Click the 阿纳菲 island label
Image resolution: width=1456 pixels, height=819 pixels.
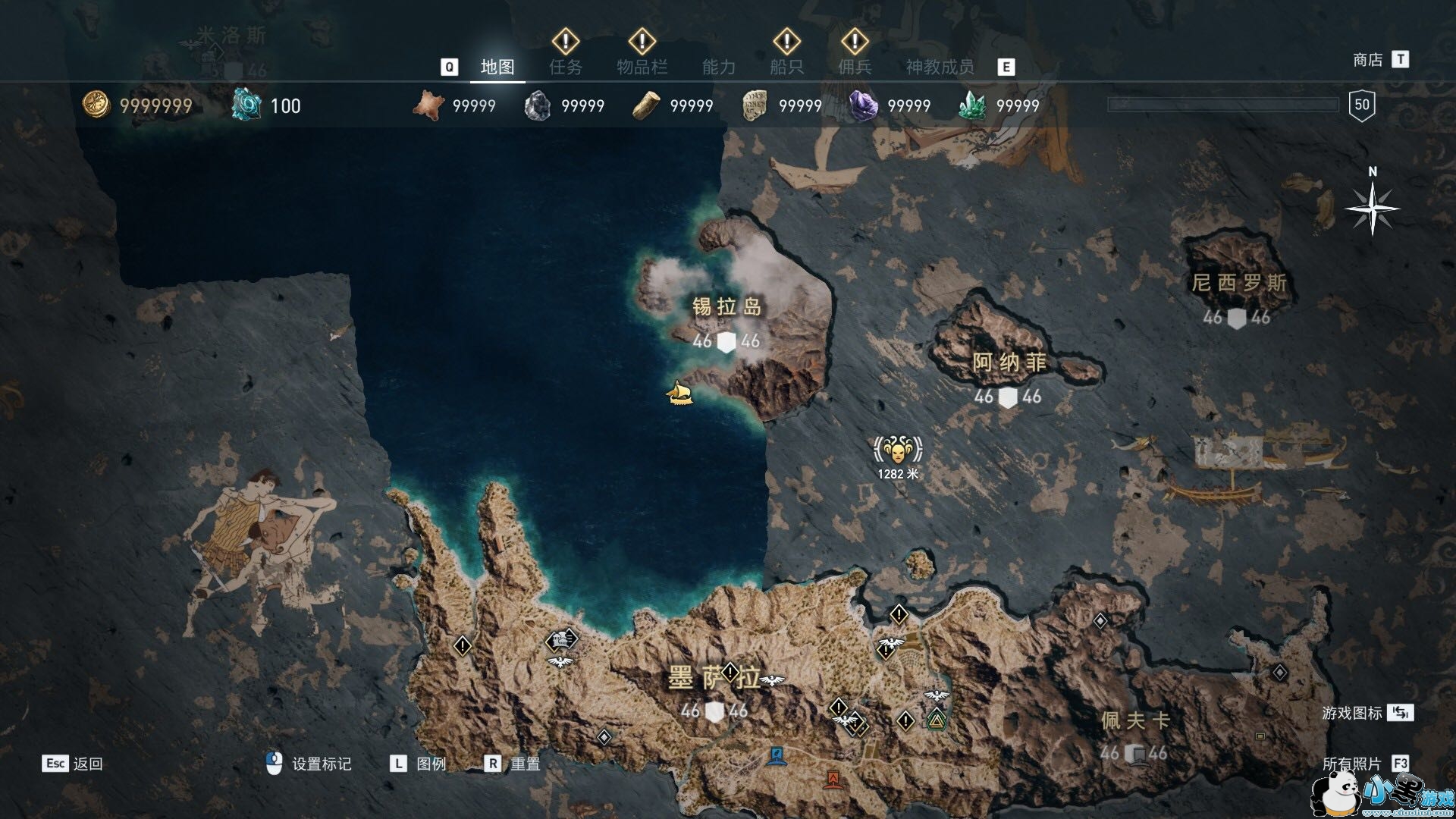(1009, 363)
